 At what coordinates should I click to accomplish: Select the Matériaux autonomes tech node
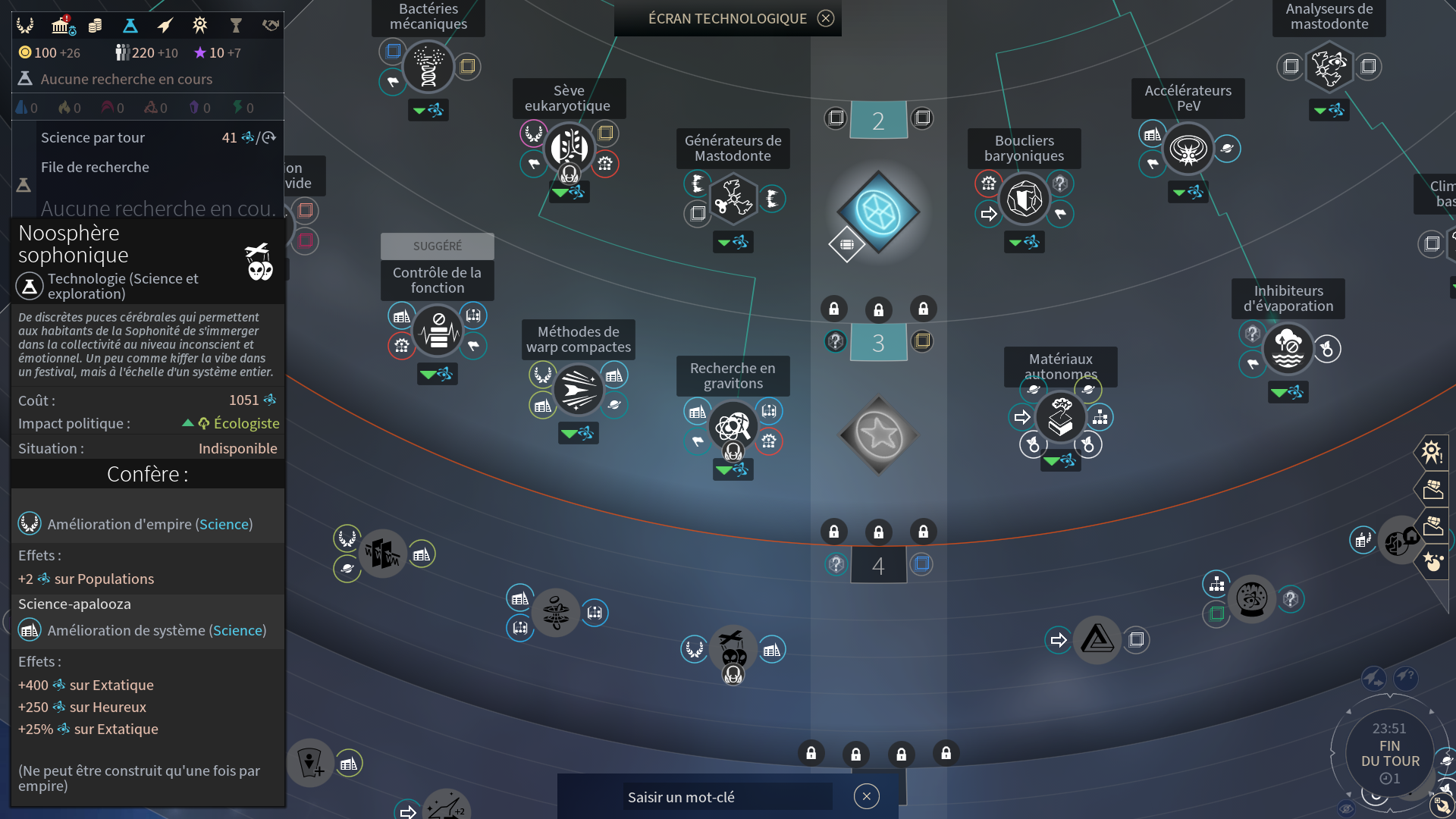pos(1061,417)
